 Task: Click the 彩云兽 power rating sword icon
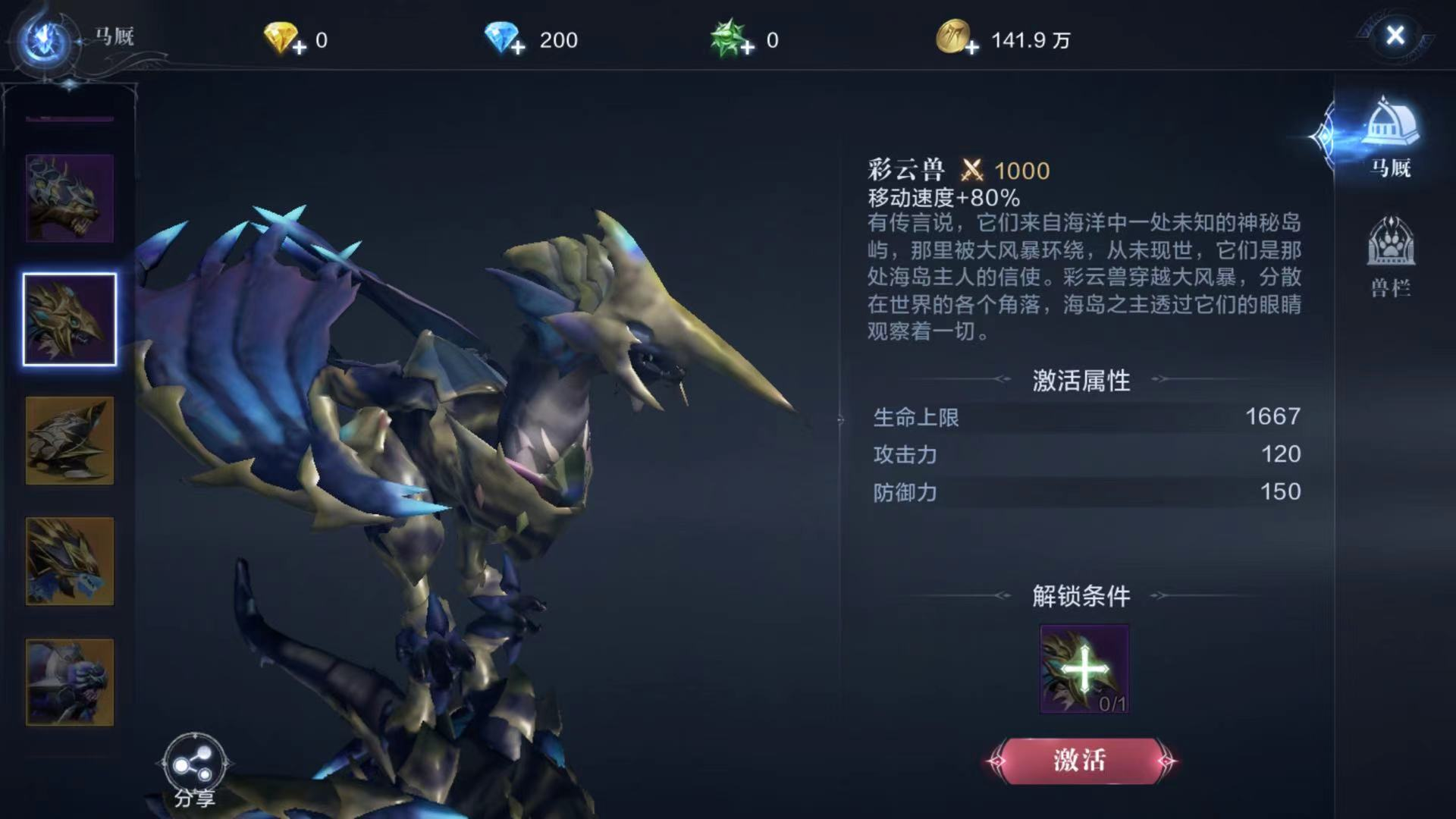click(973, 171)
